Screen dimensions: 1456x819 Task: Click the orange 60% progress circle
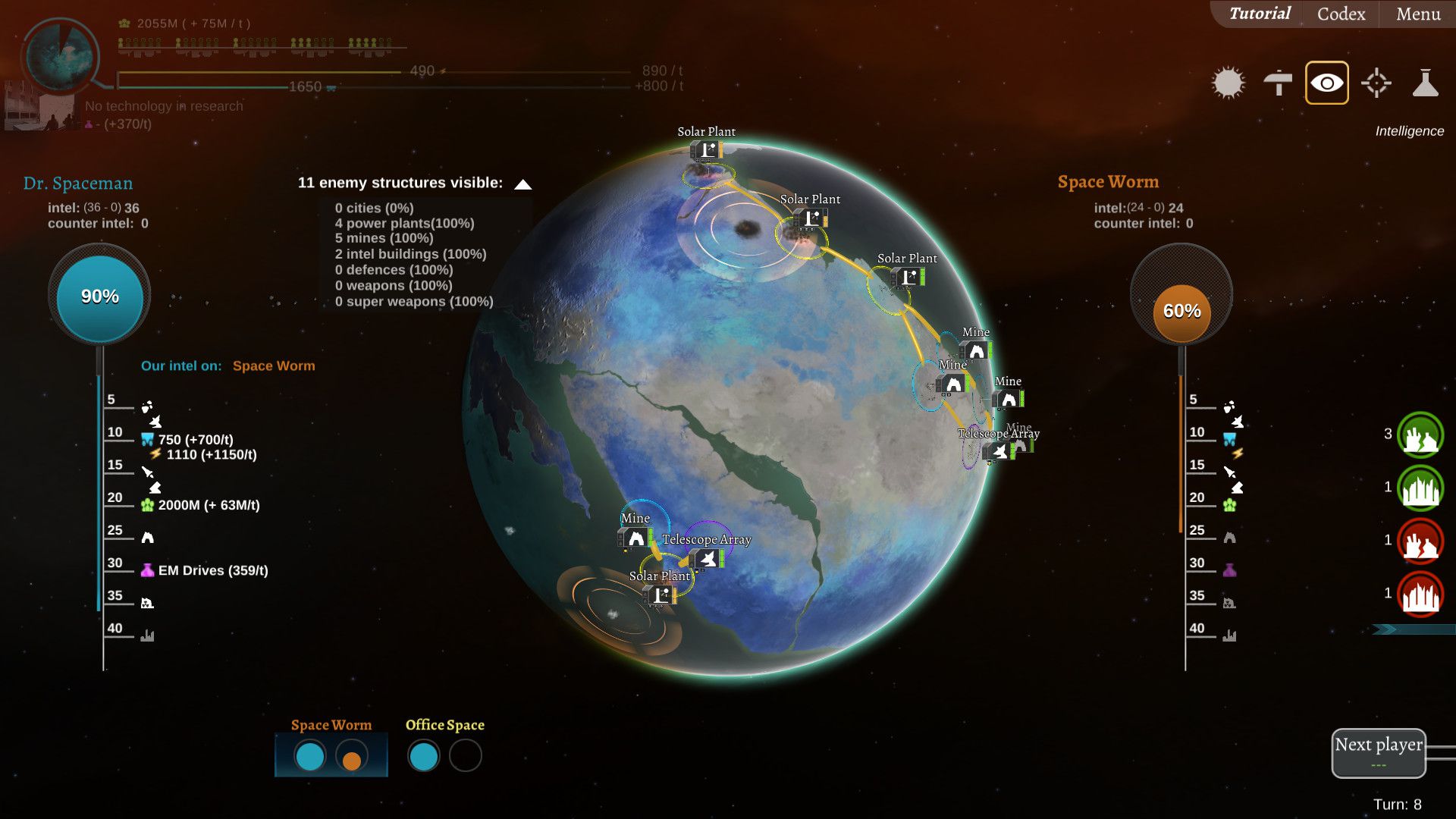(1181, 310)
